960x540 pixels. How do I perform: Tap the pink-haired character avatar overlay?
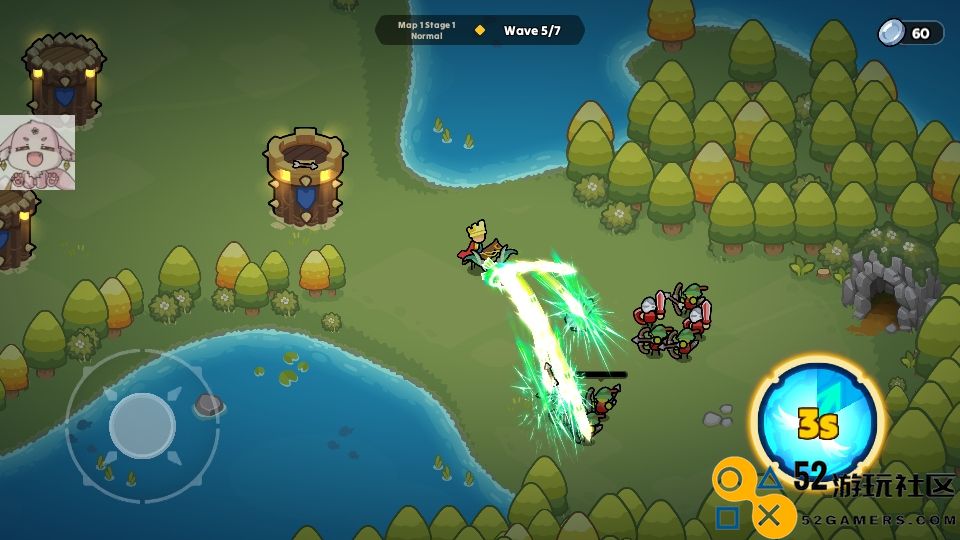[37, 153]
